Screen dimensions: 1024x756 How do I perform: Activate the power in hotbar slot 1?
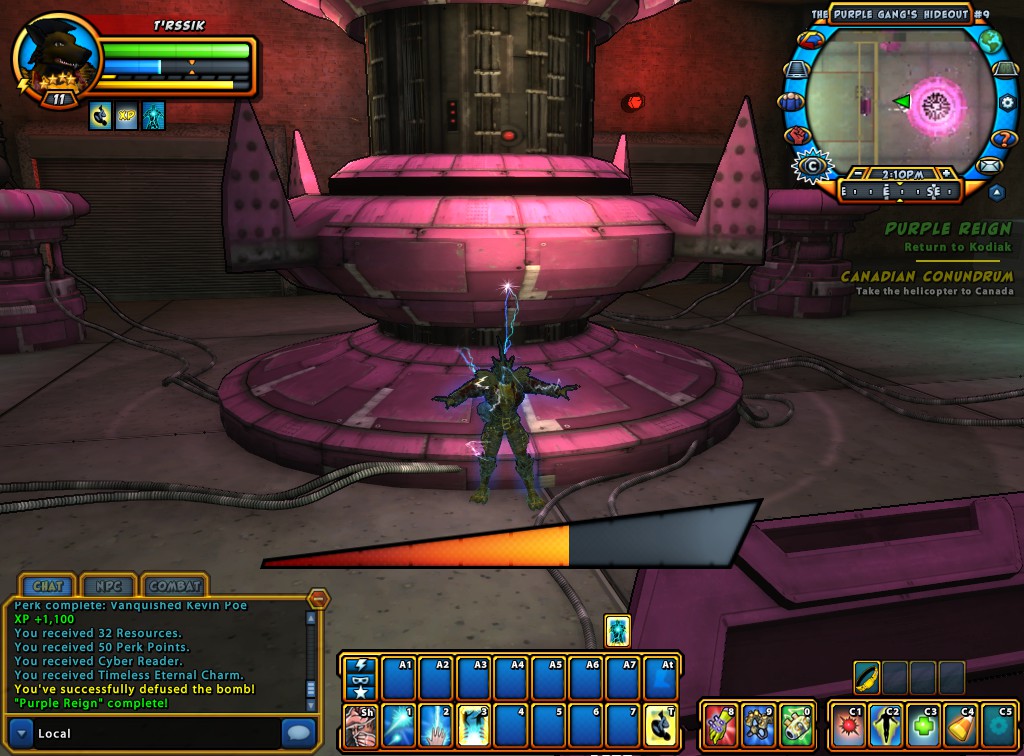tap(400, 724)
